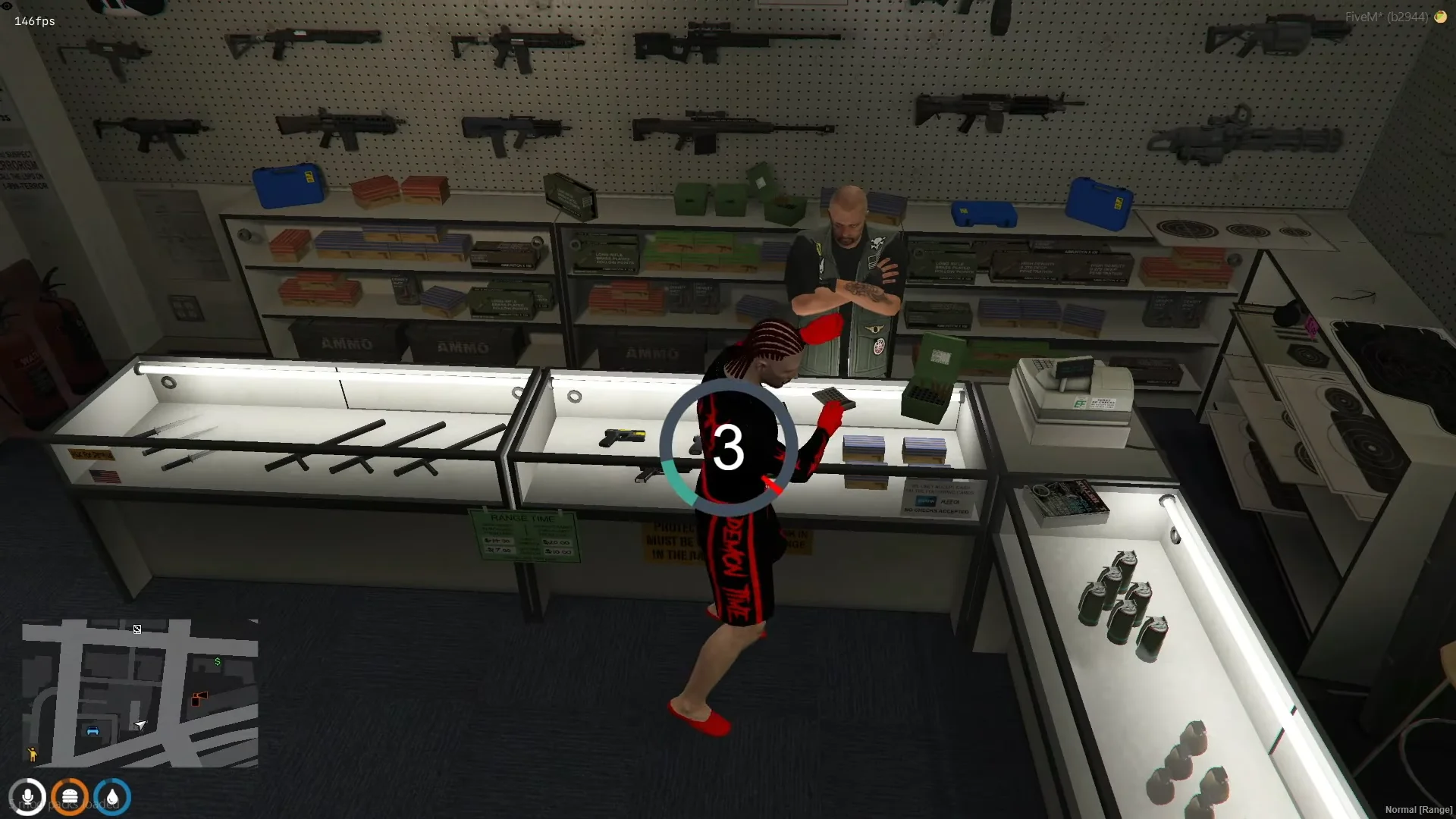Click the white square blip atop minimap
Screen dimensions: 1456x819
(137, 629)
